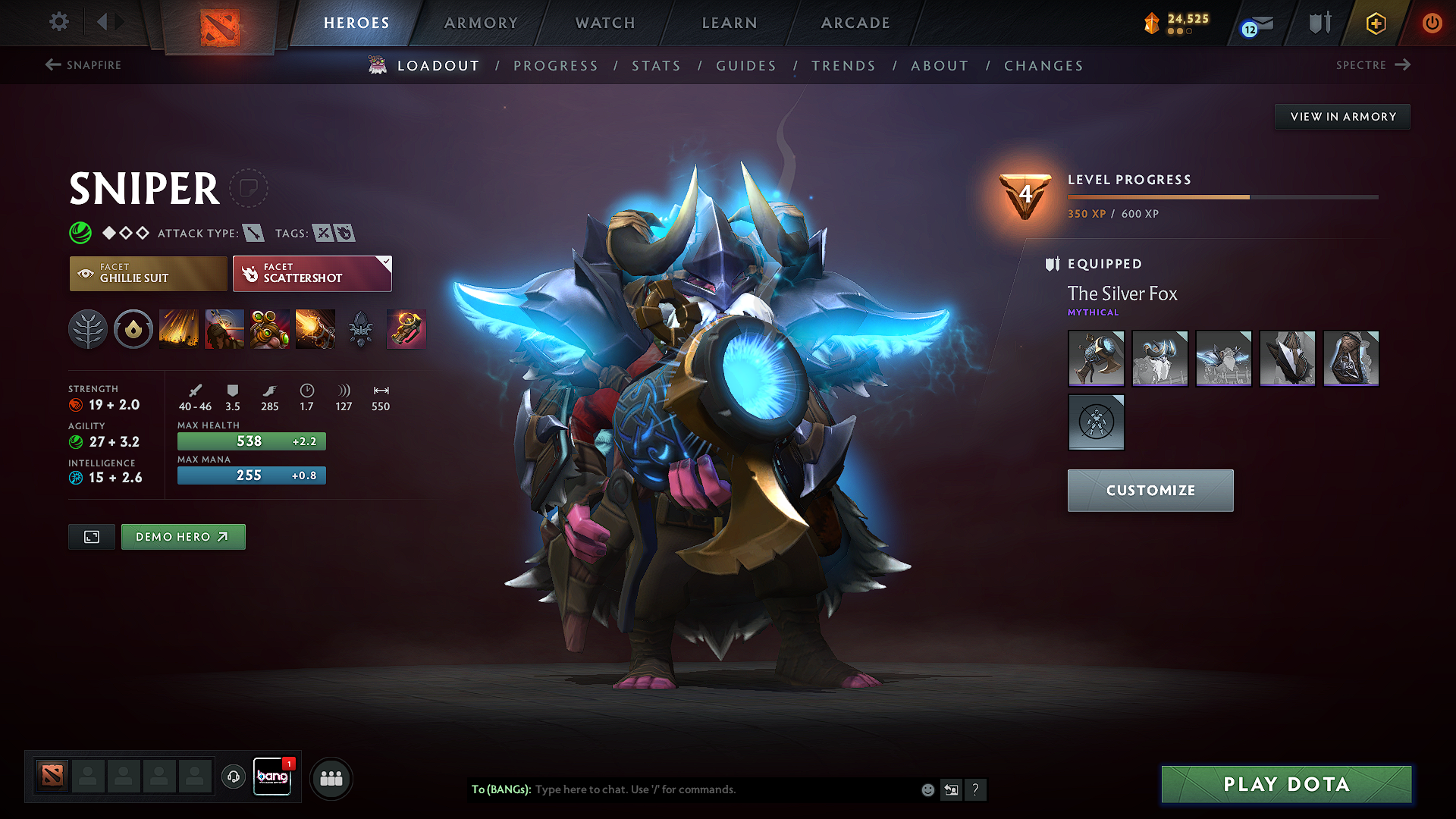Viewport: 1456px width, 819px height.
Task: Enable the Scattershot facet
Action: point(312,273)
